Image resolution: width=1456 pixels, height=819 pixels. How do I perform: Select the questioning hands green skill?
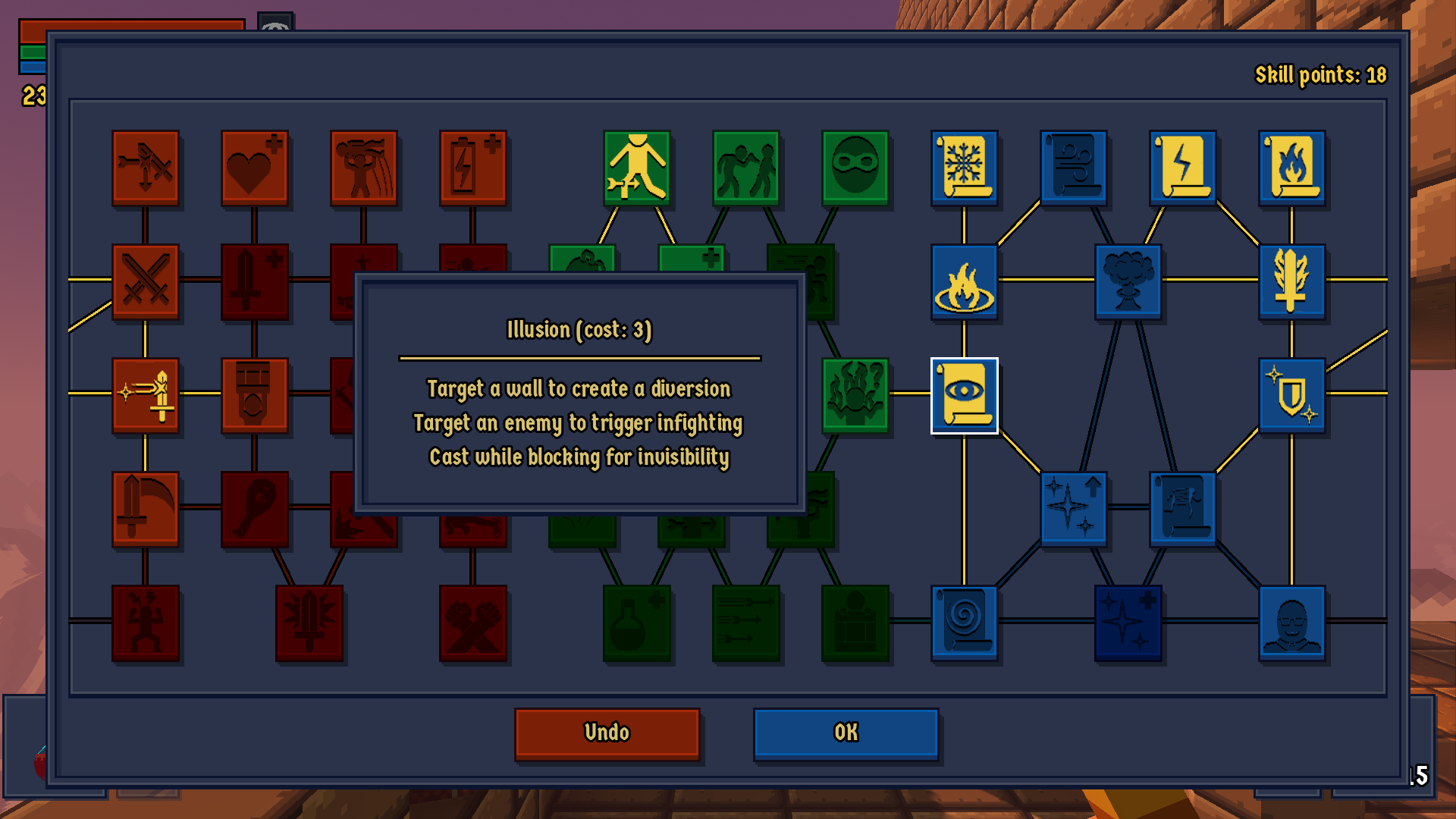coord(855,394)
